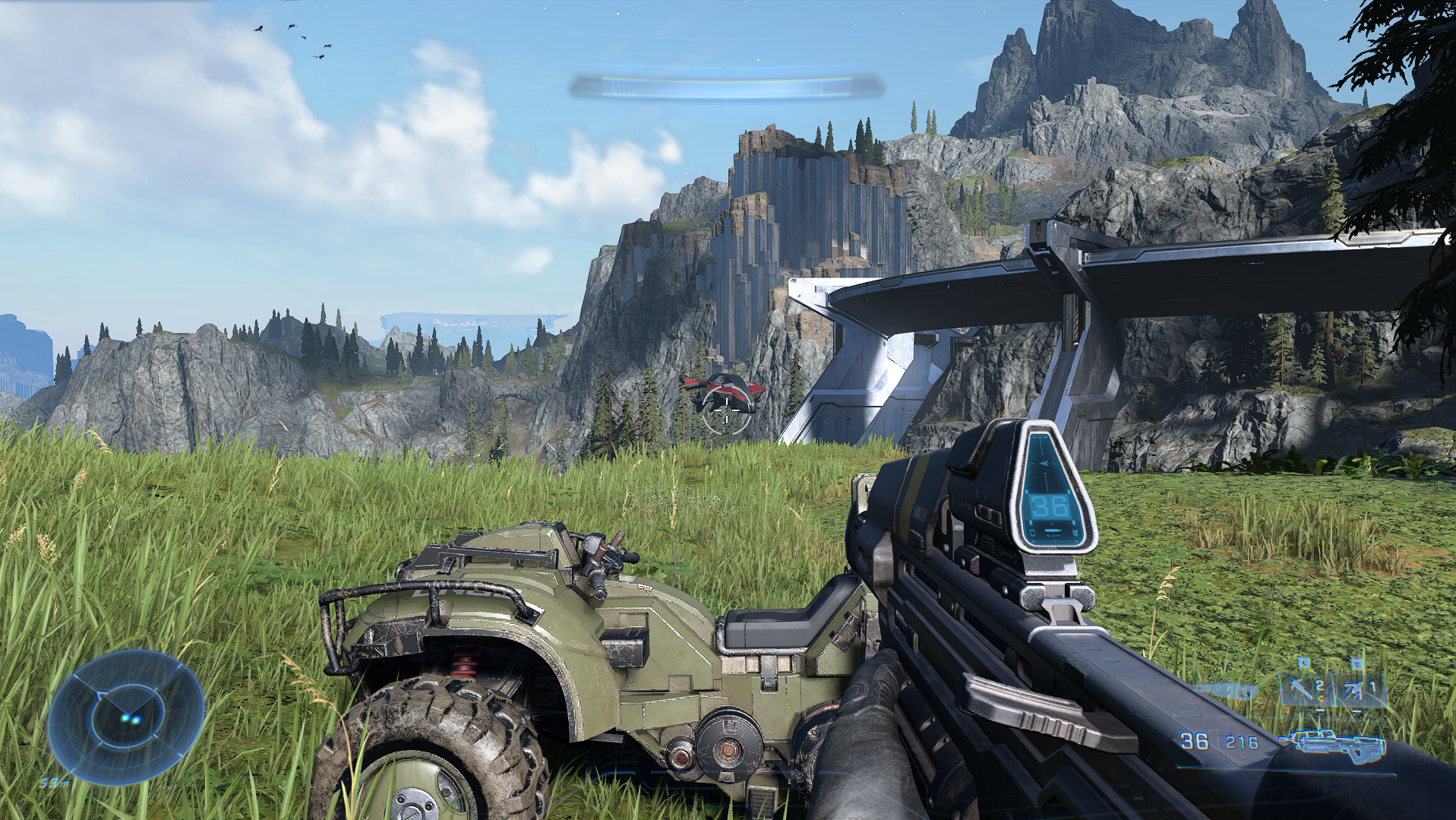This screenshot has width=1456, height=820.
Task: Click the grenade count number 2
Action: [1319, 685]
